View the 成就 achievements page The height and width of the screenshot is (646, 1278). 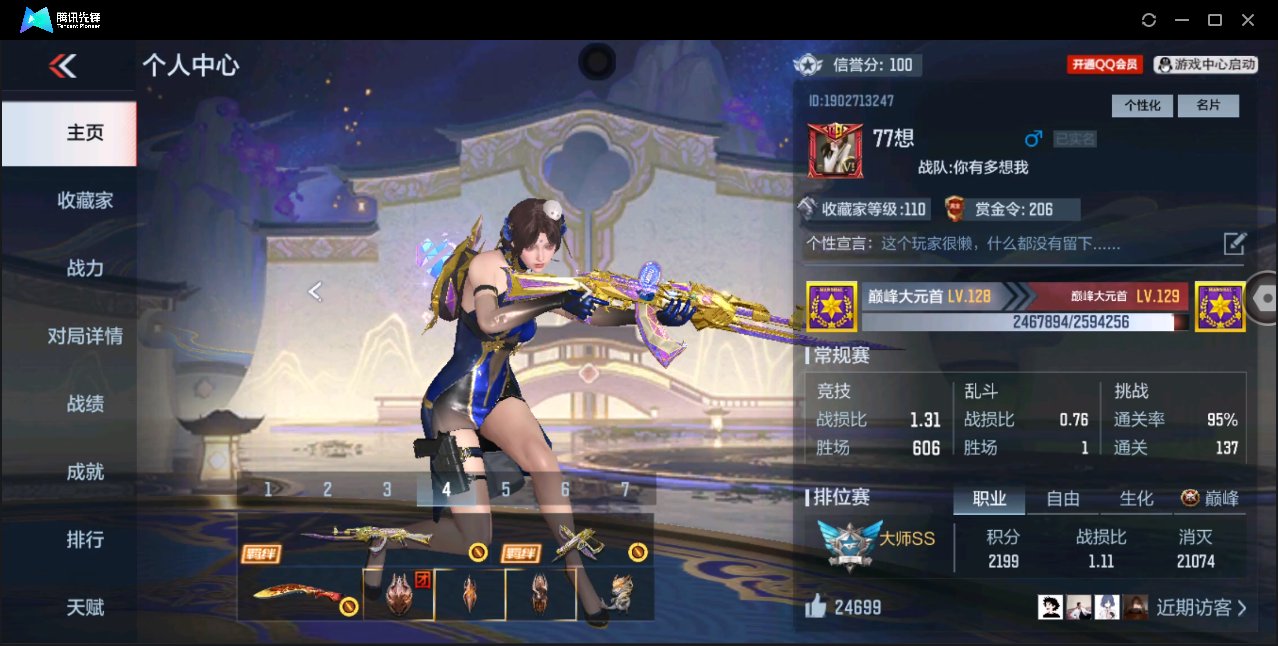(x=85, y=472)
